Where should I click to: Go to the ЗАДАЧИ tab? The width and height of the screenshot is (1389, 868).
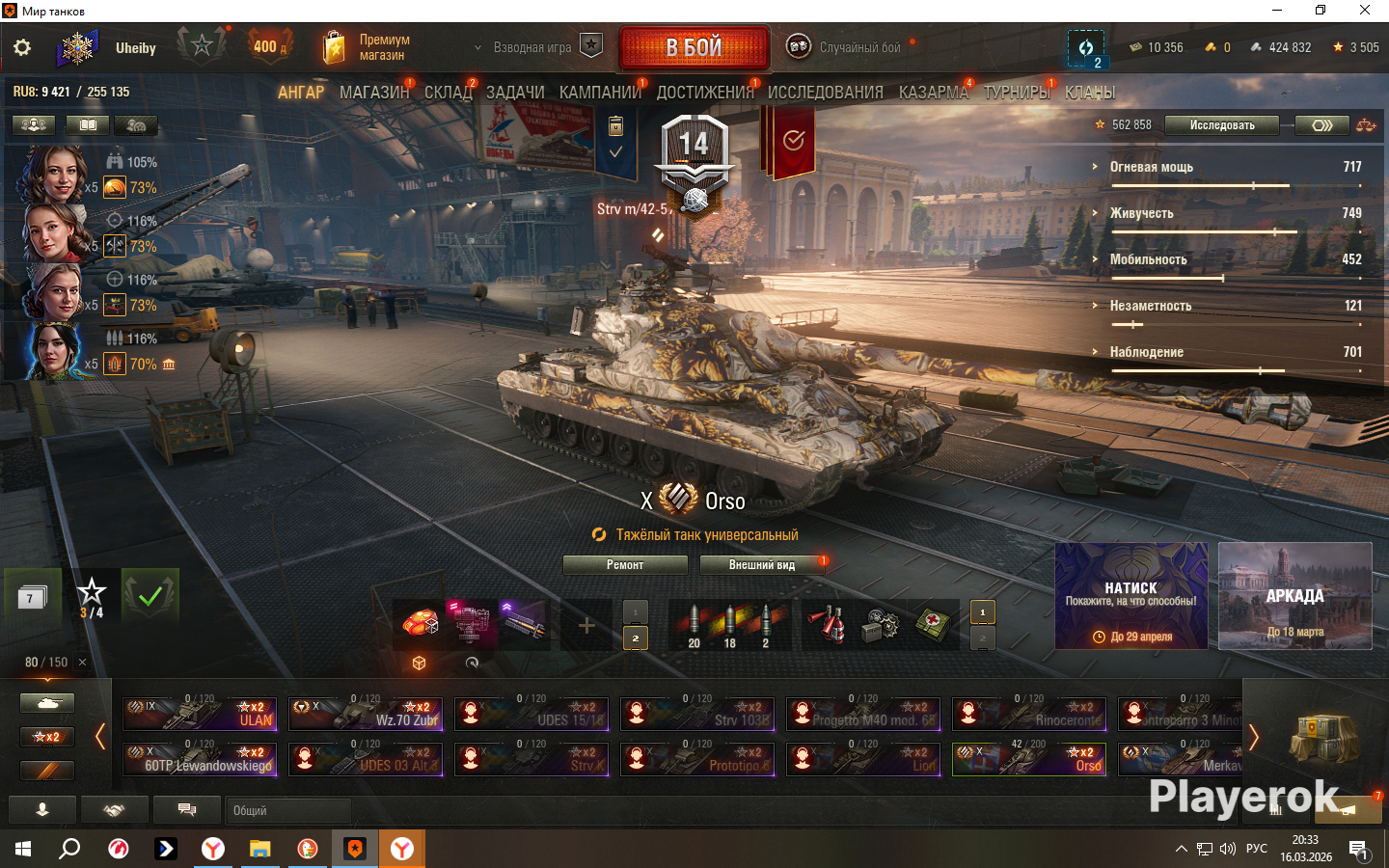[515, 93]
